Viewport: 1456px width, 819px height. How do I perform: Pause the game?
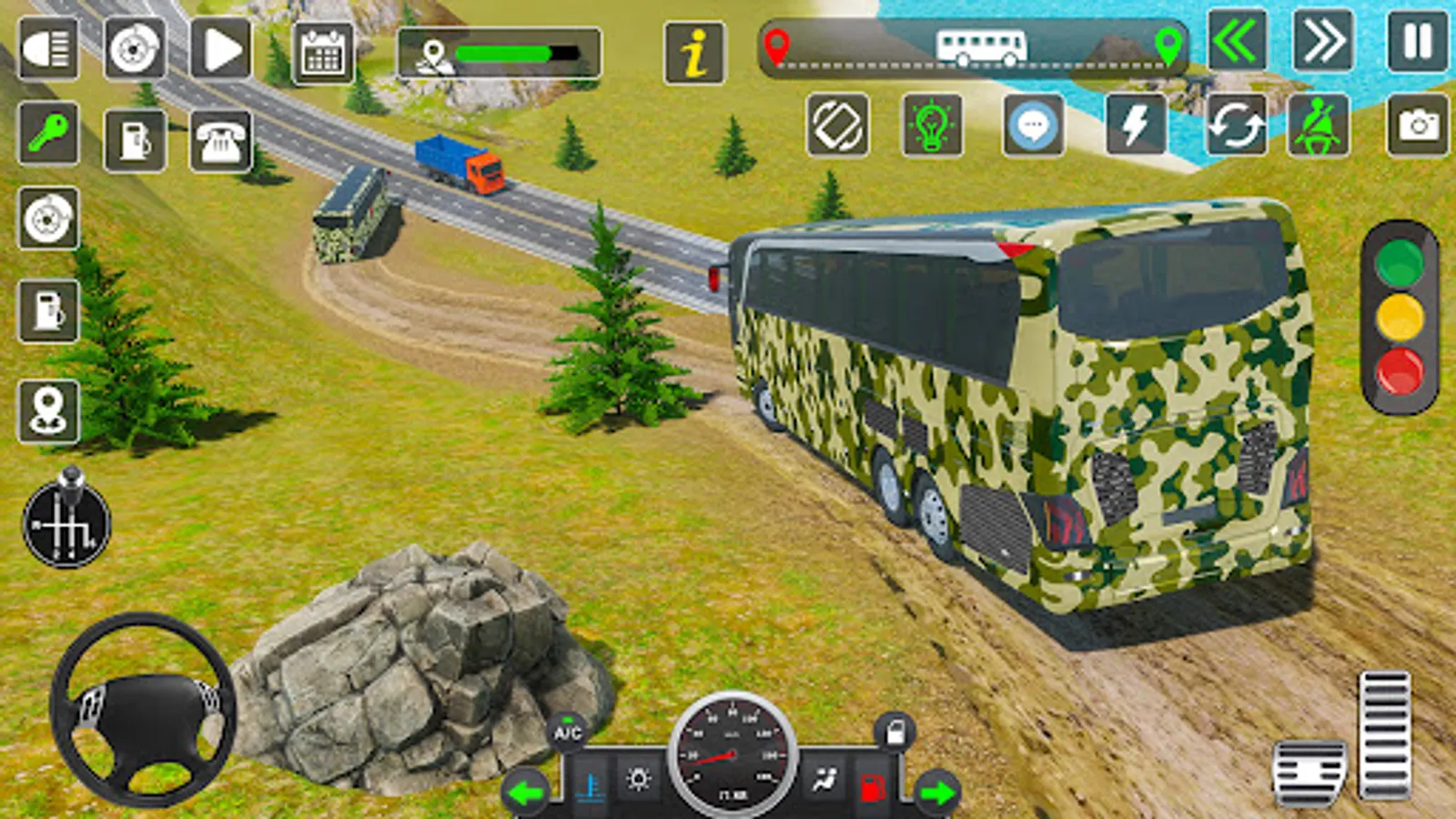tap(1417, 41)
